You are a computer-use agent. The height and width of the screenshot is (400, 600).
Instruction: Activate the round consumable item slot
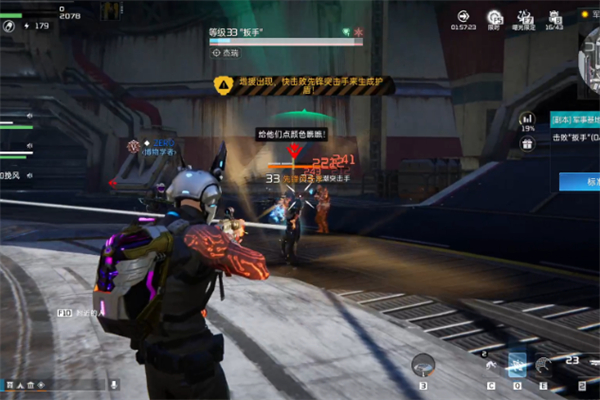pyautogui.click(x=424, y=366)
